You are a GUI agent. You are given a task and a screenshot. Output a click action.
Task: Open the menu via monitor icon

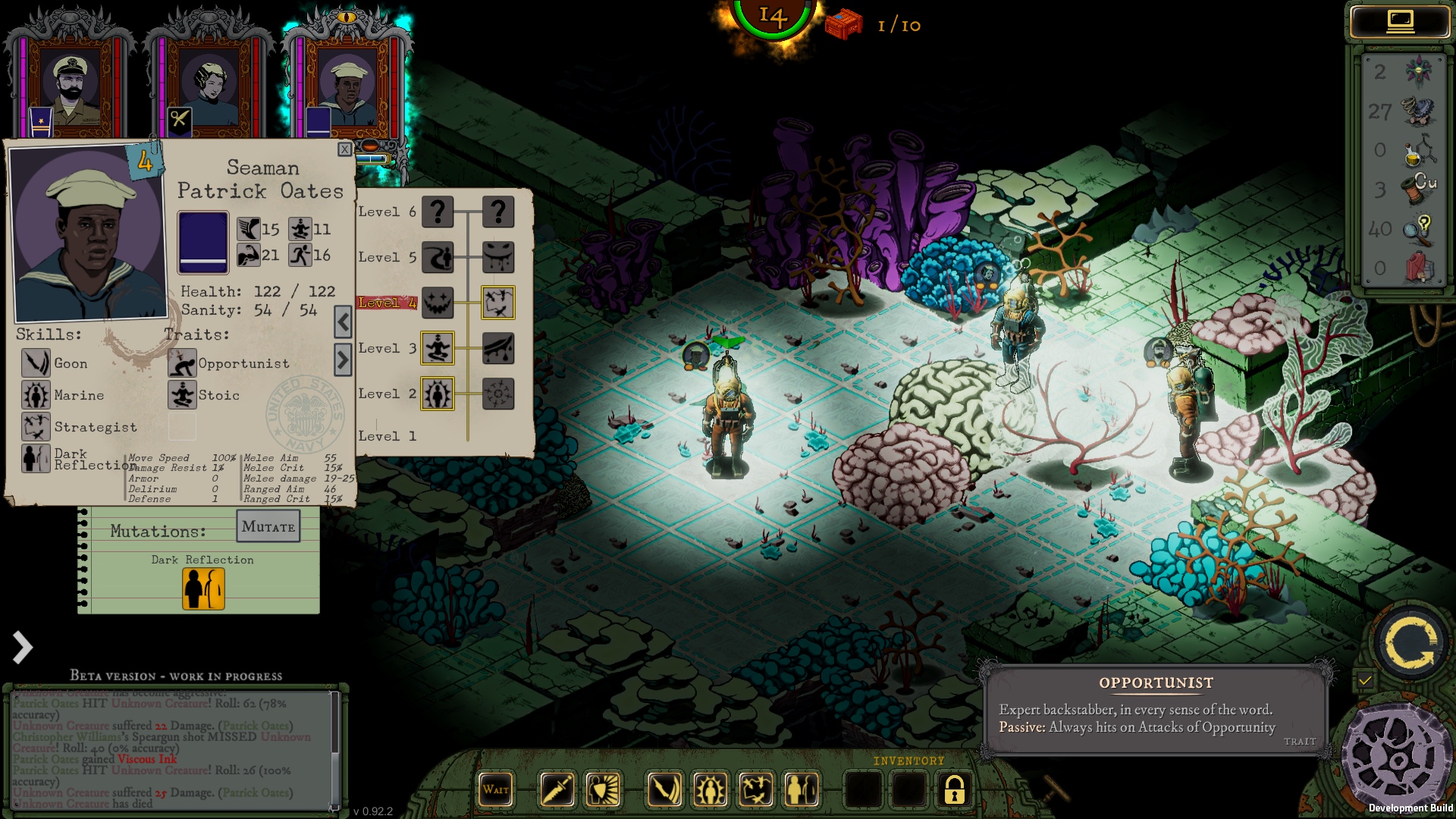coord(1400,21)
